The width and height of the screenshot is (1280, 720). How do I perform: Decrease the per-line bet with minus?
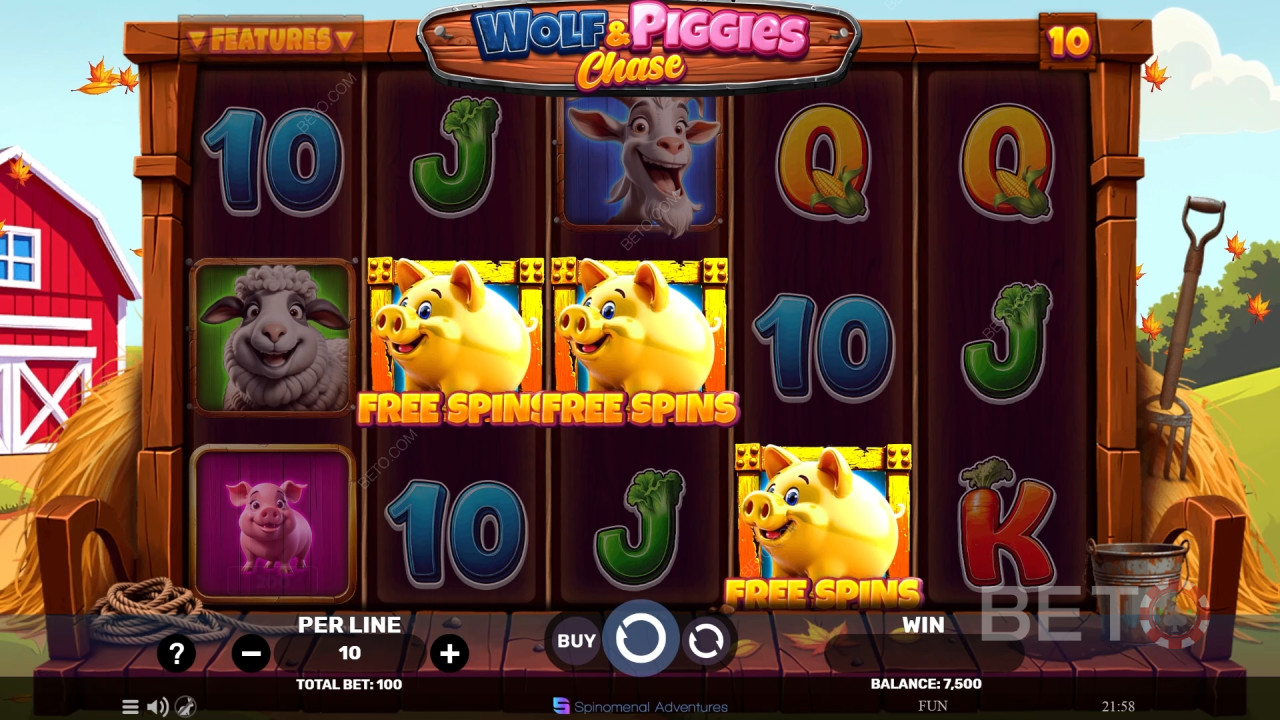click(x=251, y=654)
